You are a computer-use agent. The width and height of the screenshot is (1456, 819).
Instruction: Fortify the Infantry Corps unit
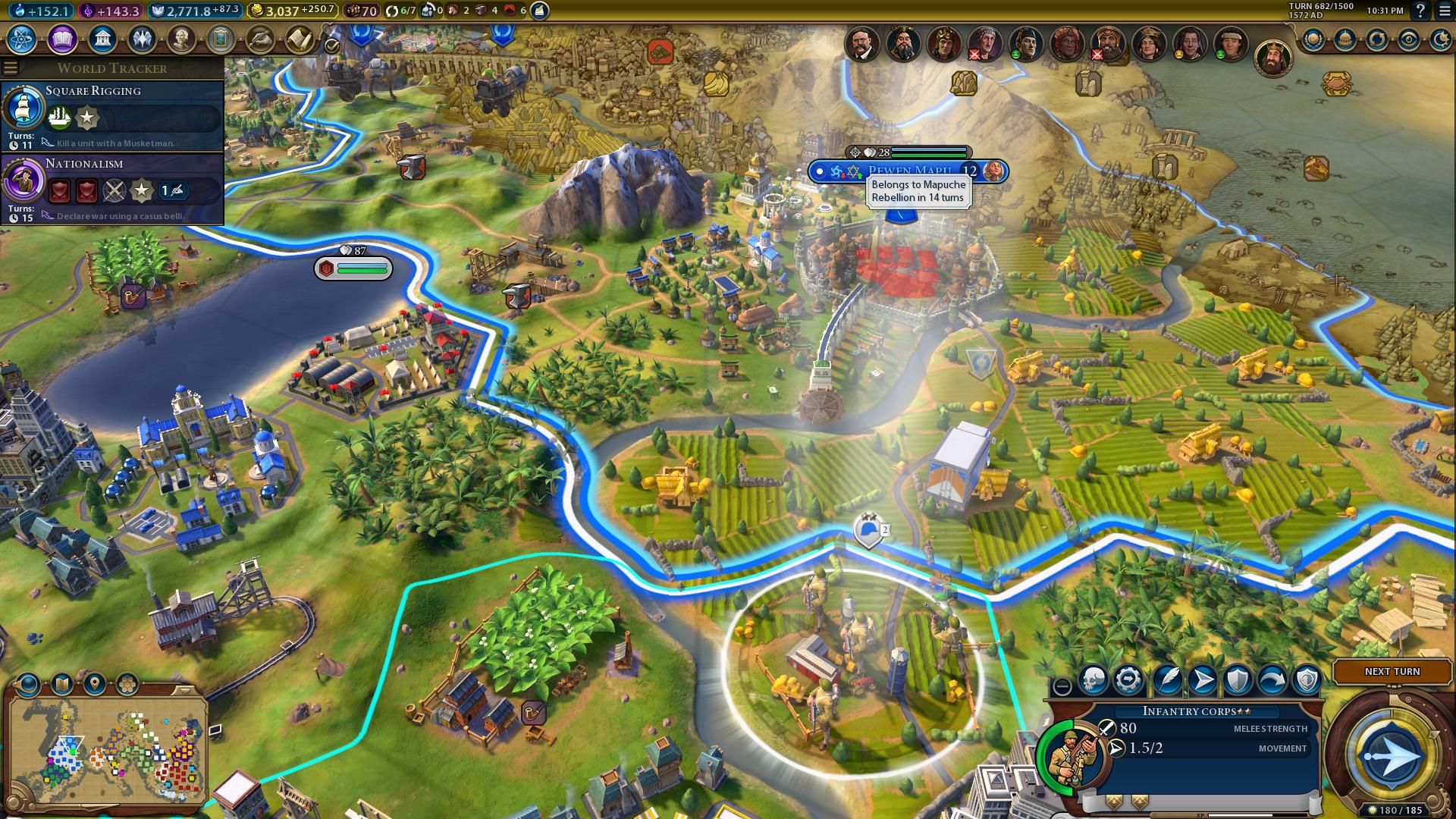(x=1238, y=680)
